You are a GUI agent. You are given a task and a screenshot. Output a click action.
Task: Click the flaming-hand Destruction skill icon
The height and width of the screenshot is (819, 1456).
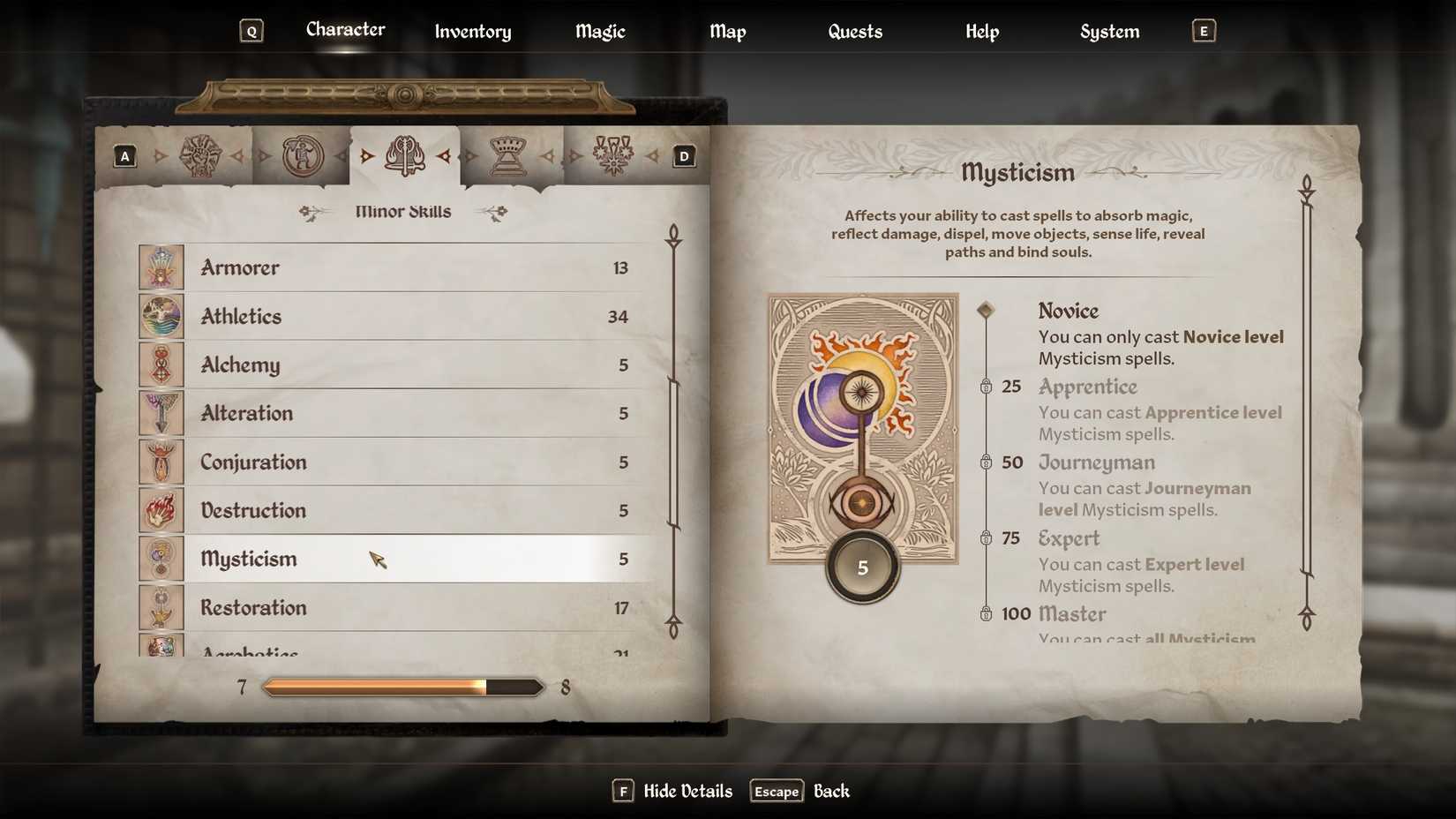[161, 510]
